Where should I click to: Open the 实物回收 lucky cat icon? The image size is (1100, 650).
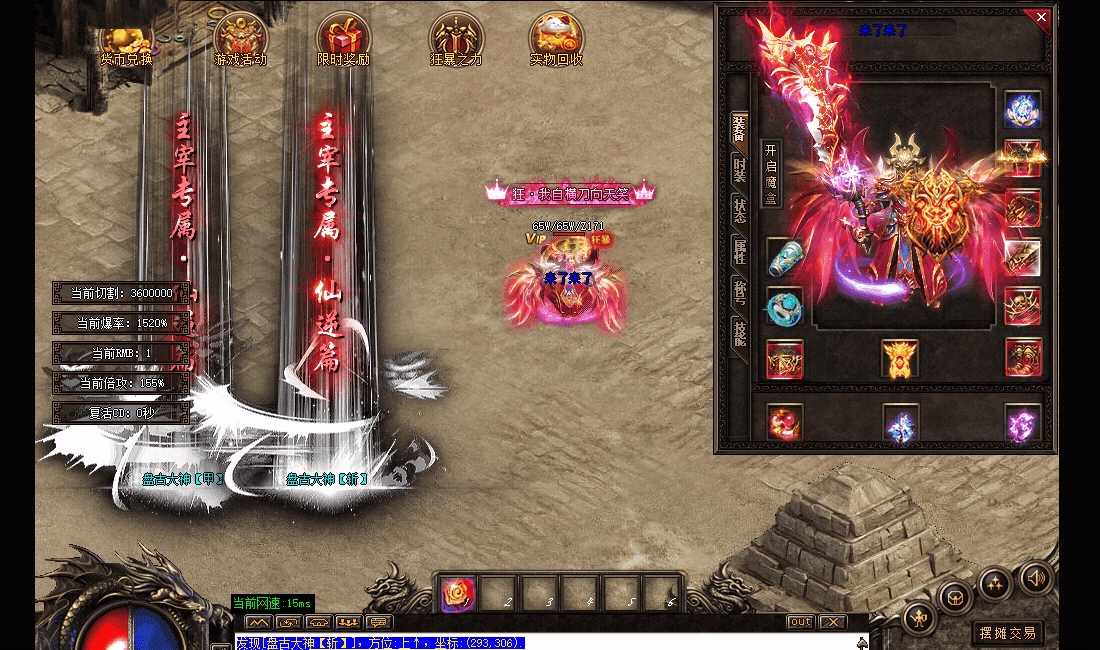[x=556, y=40]
